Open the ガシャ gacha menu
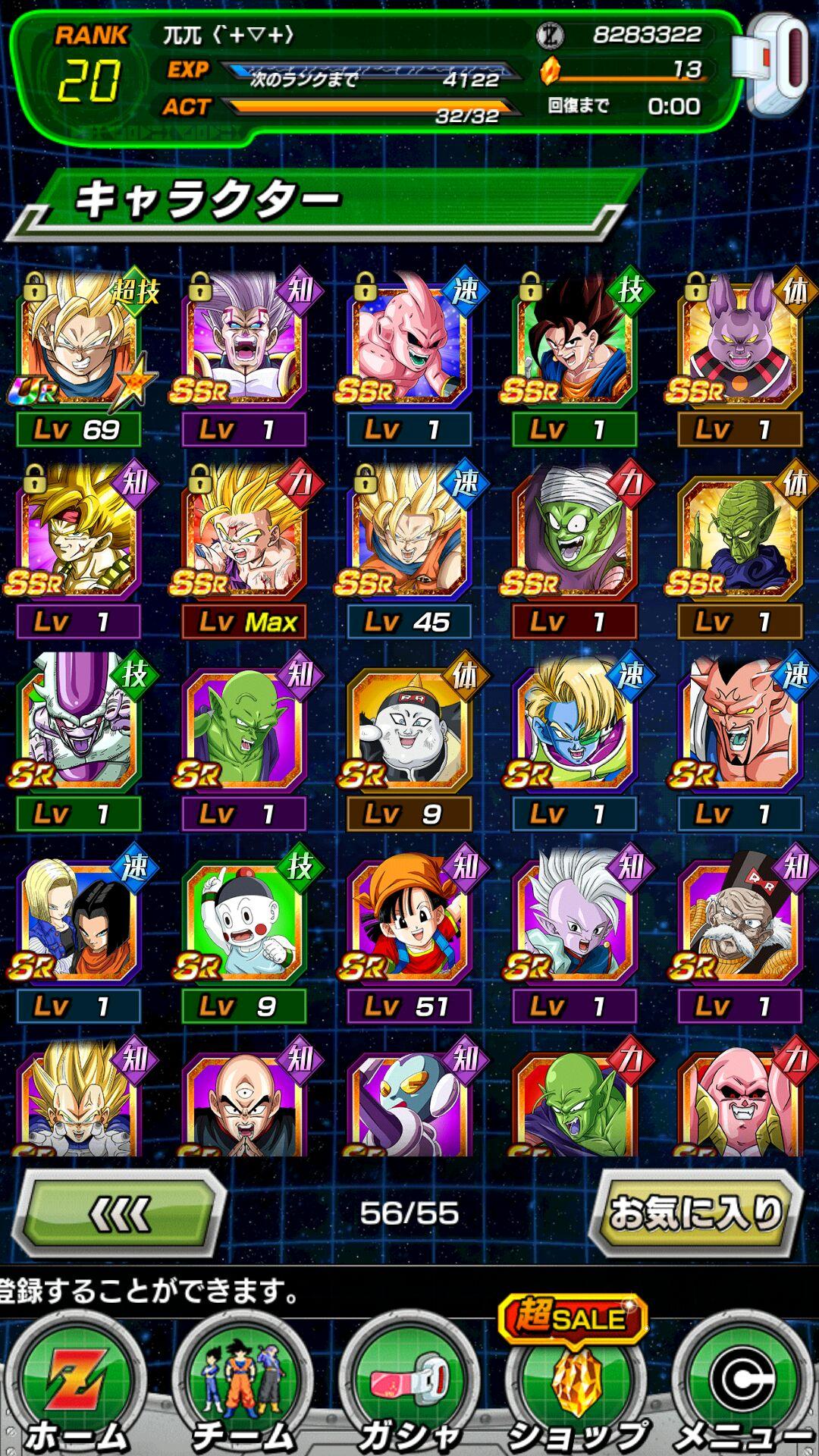 coord(409,1388)
